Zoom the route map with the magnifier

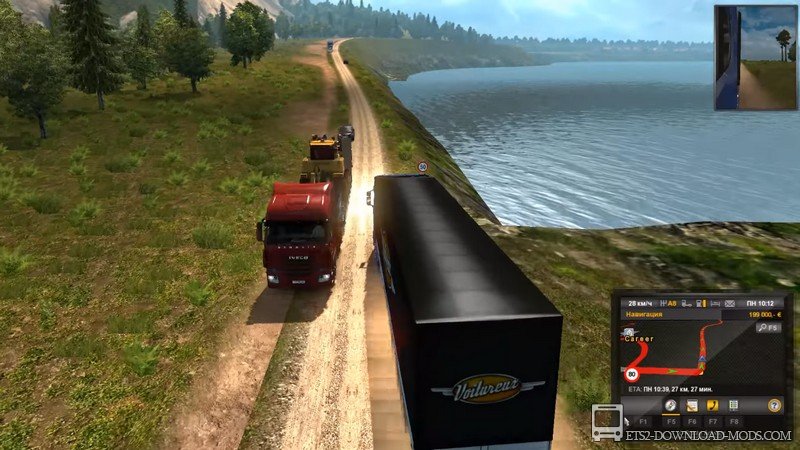tap(768, 327)
